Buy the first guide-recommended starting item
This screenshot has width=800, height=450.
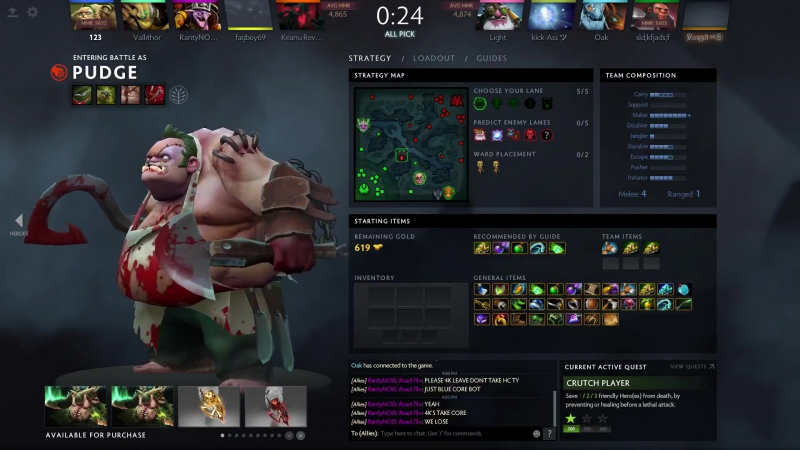point(481,248)
